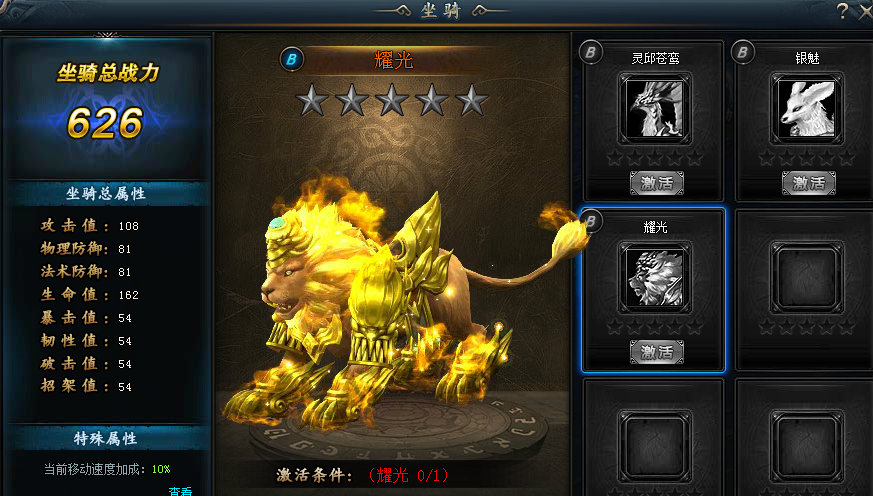
Task: Open the question mark help button
Action: (842, 10)
